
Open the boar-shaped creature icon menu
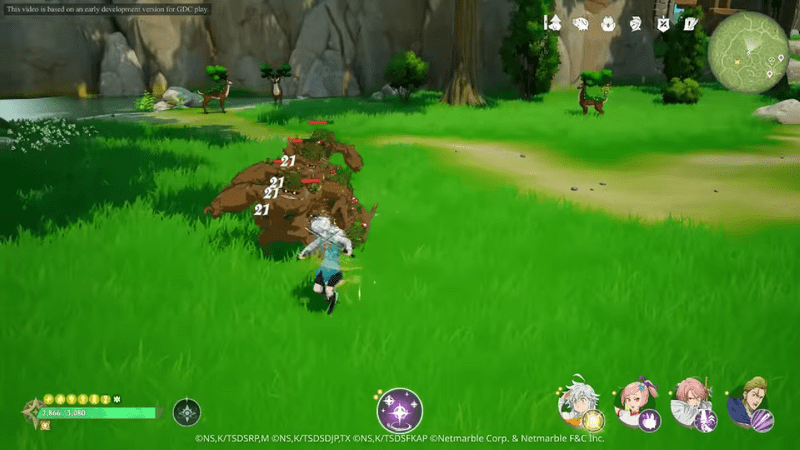point(580,22)
